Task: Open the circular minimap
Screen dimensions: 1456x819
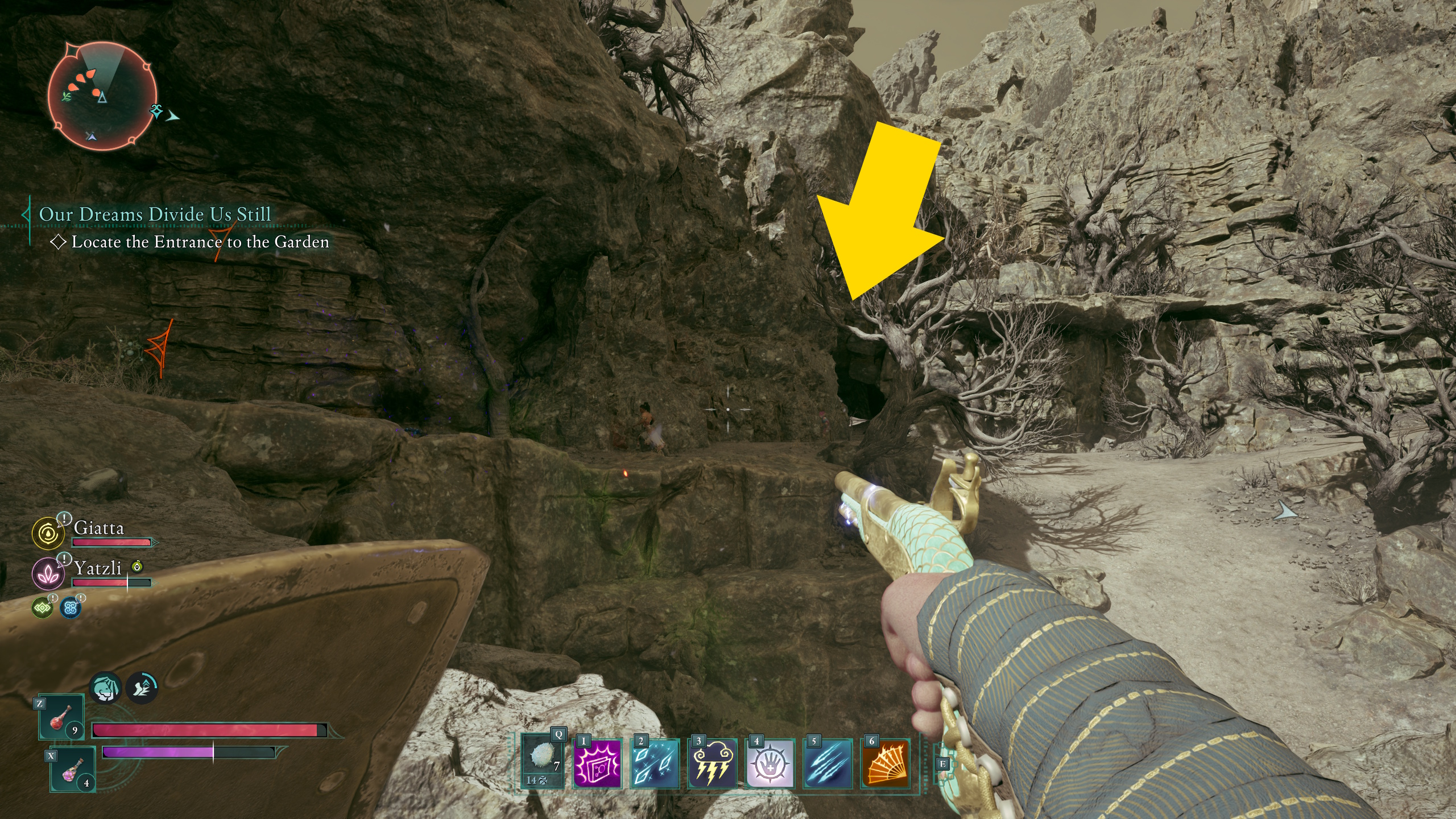Action: click(102, 96)
